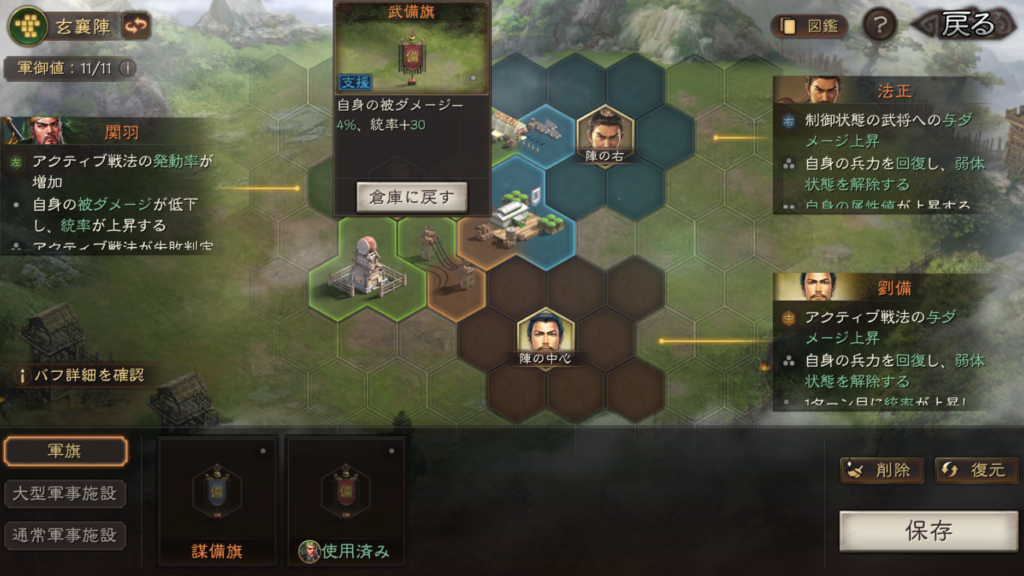The height and width of the screenshot is (576, 1024).
Task: Open バフ詳細を確認 buff details
Action: (82, 376)
